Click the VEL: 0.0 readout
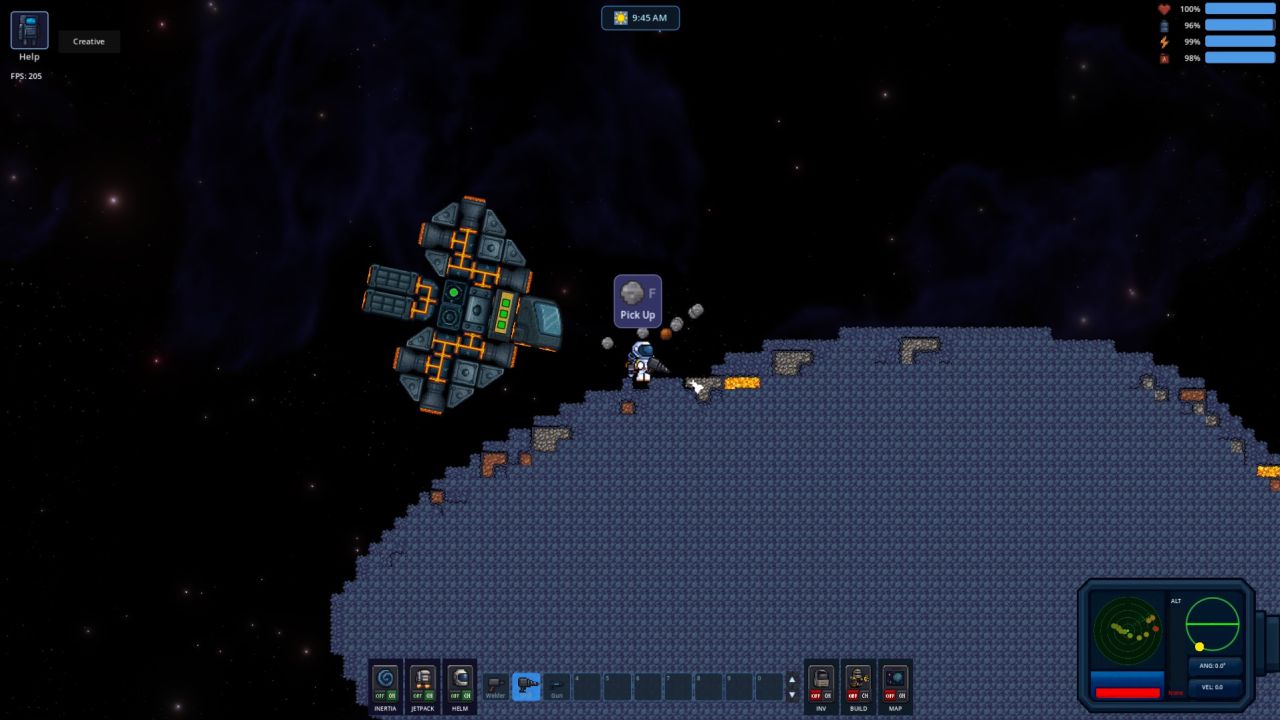This screenshot has width=1280, height=720. click(x=1213, y=687)
